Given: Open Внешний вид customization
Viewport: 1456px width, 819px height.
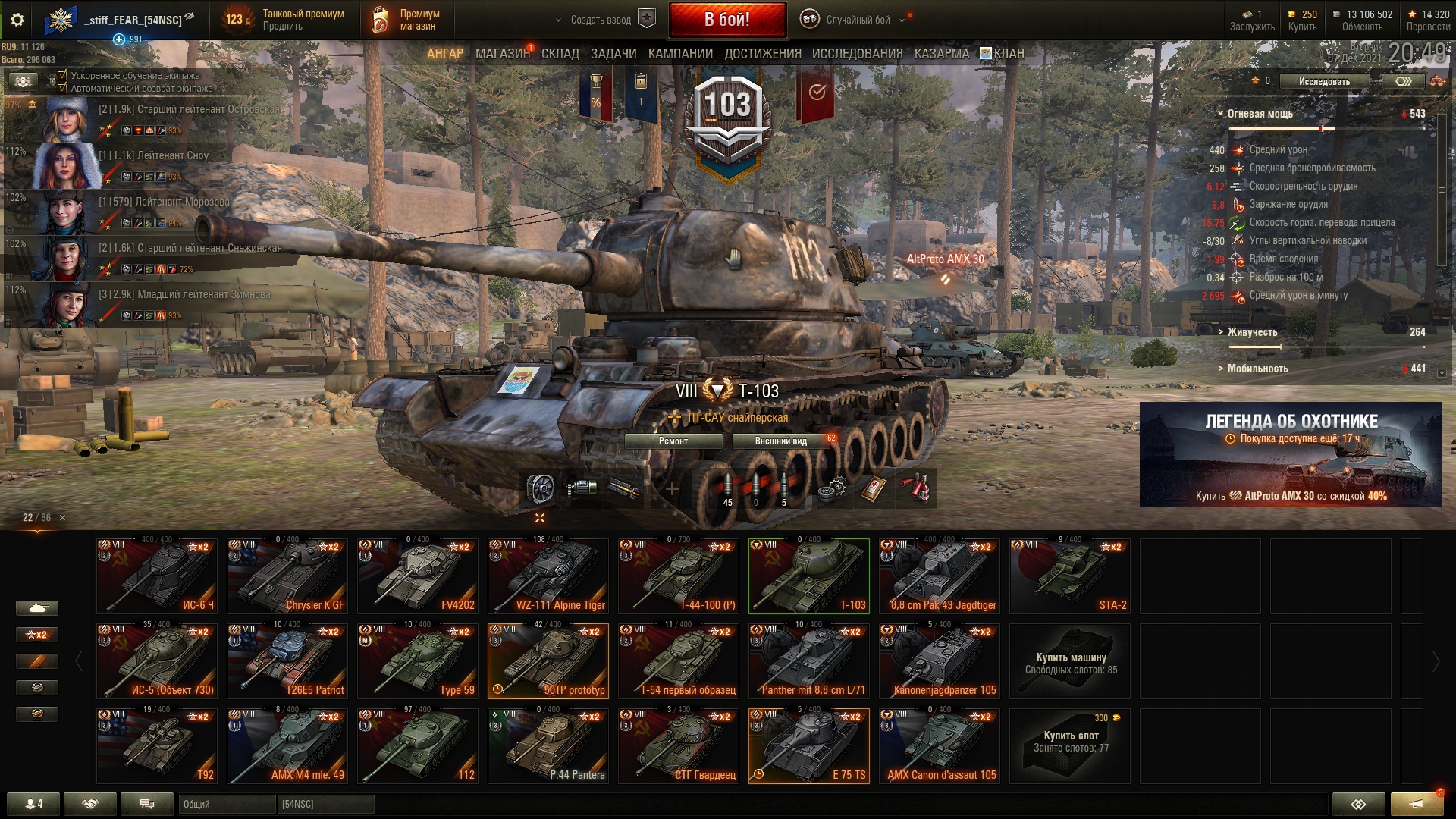Looking at the screenshot, I should click(781, 441).
